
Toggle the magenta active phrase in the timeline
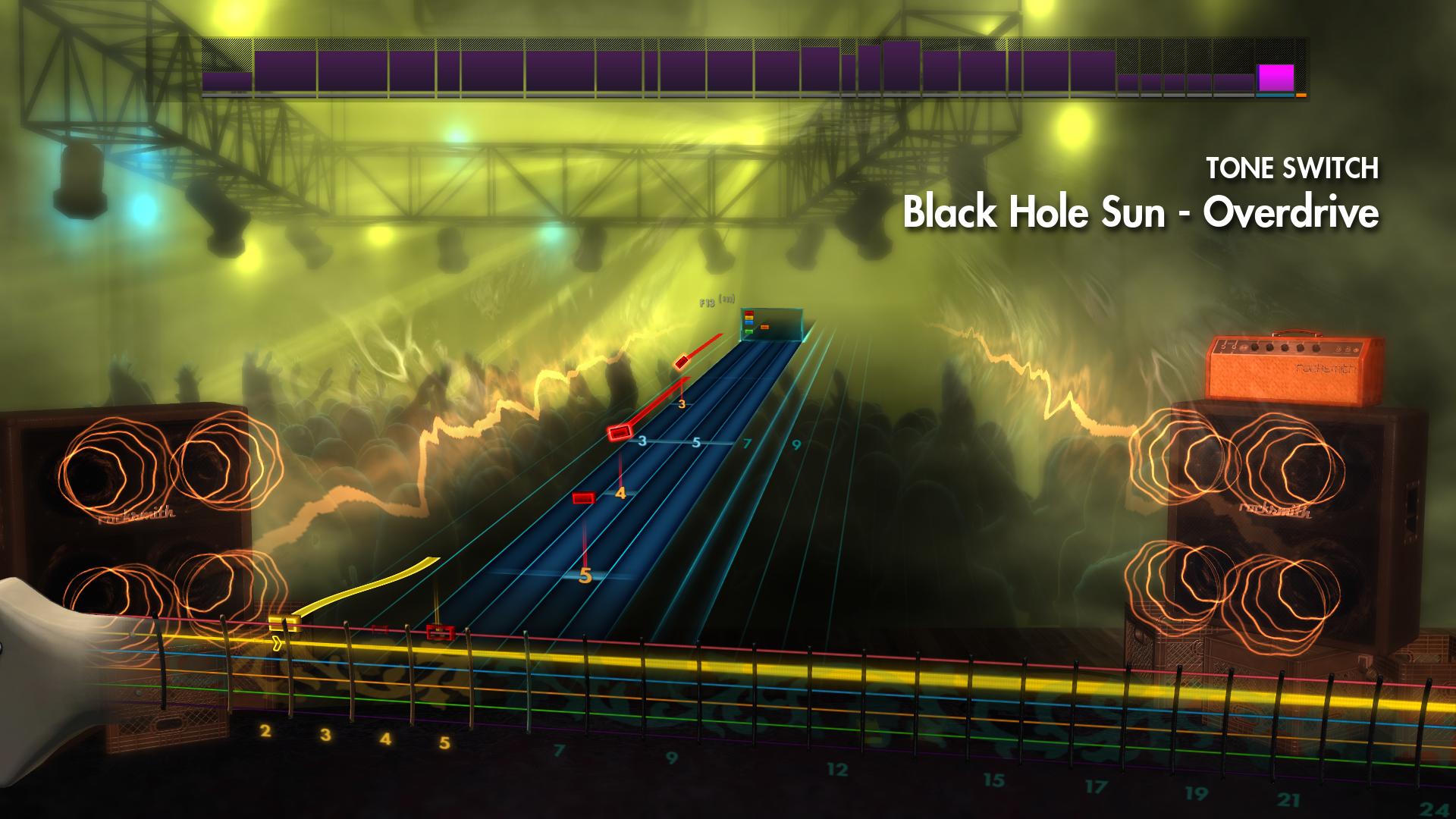pos(1276,77)
